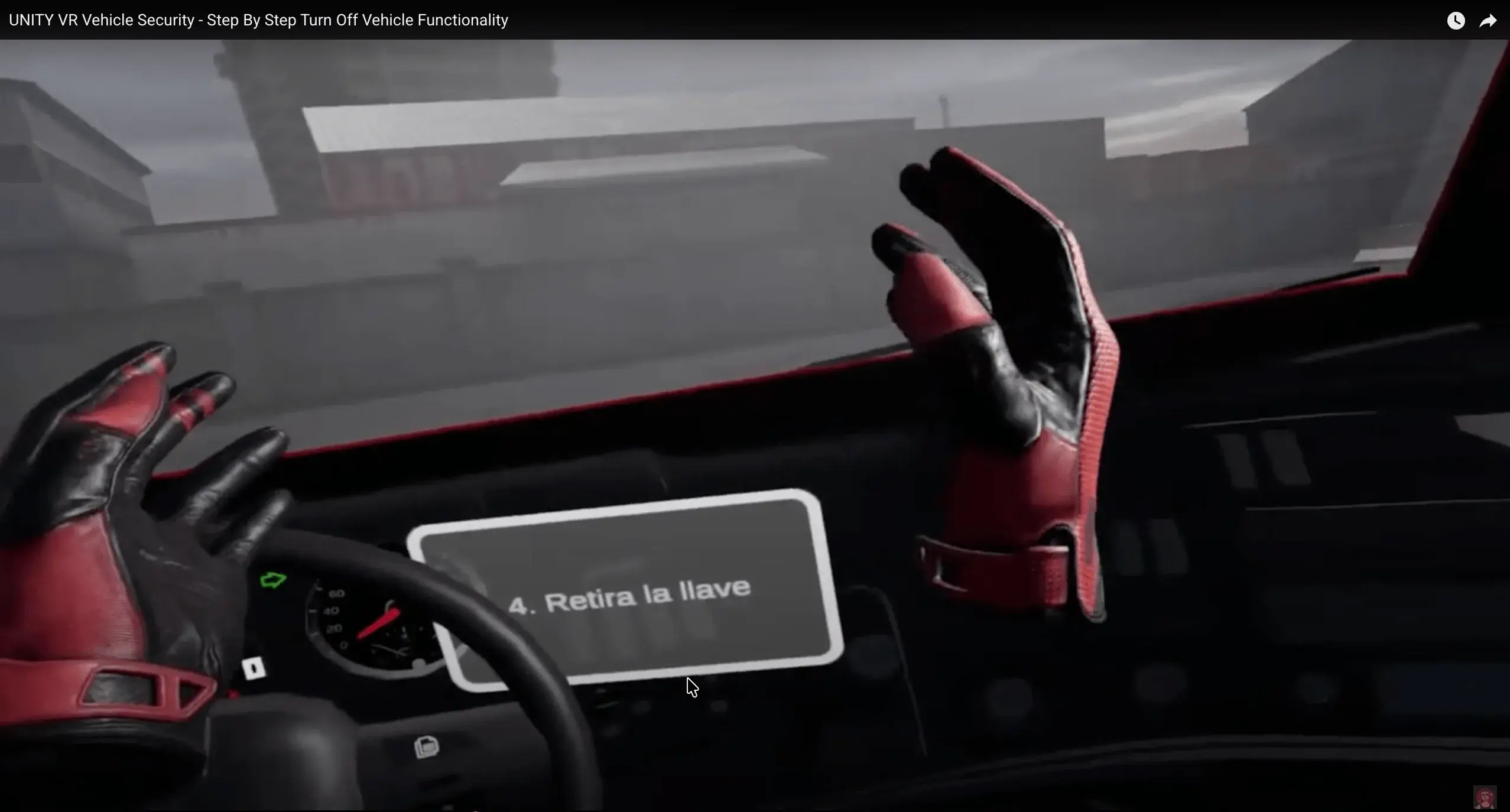The image size is (1510, 812).
Task: Select the document icon on the lower dashboard
Action: (x=427, y=748)
